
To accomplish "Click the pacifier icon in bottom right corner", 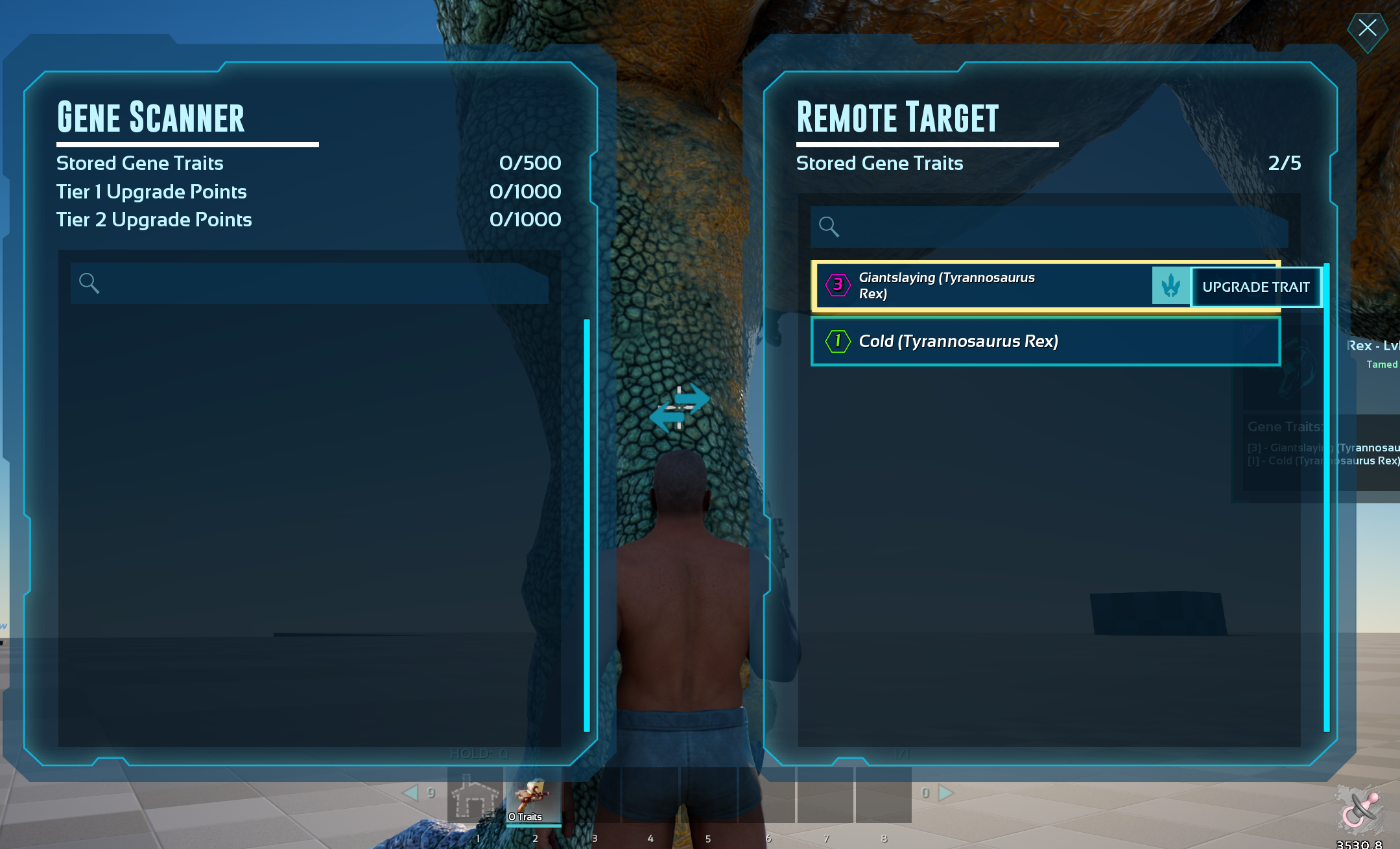I will point(1360,809).
